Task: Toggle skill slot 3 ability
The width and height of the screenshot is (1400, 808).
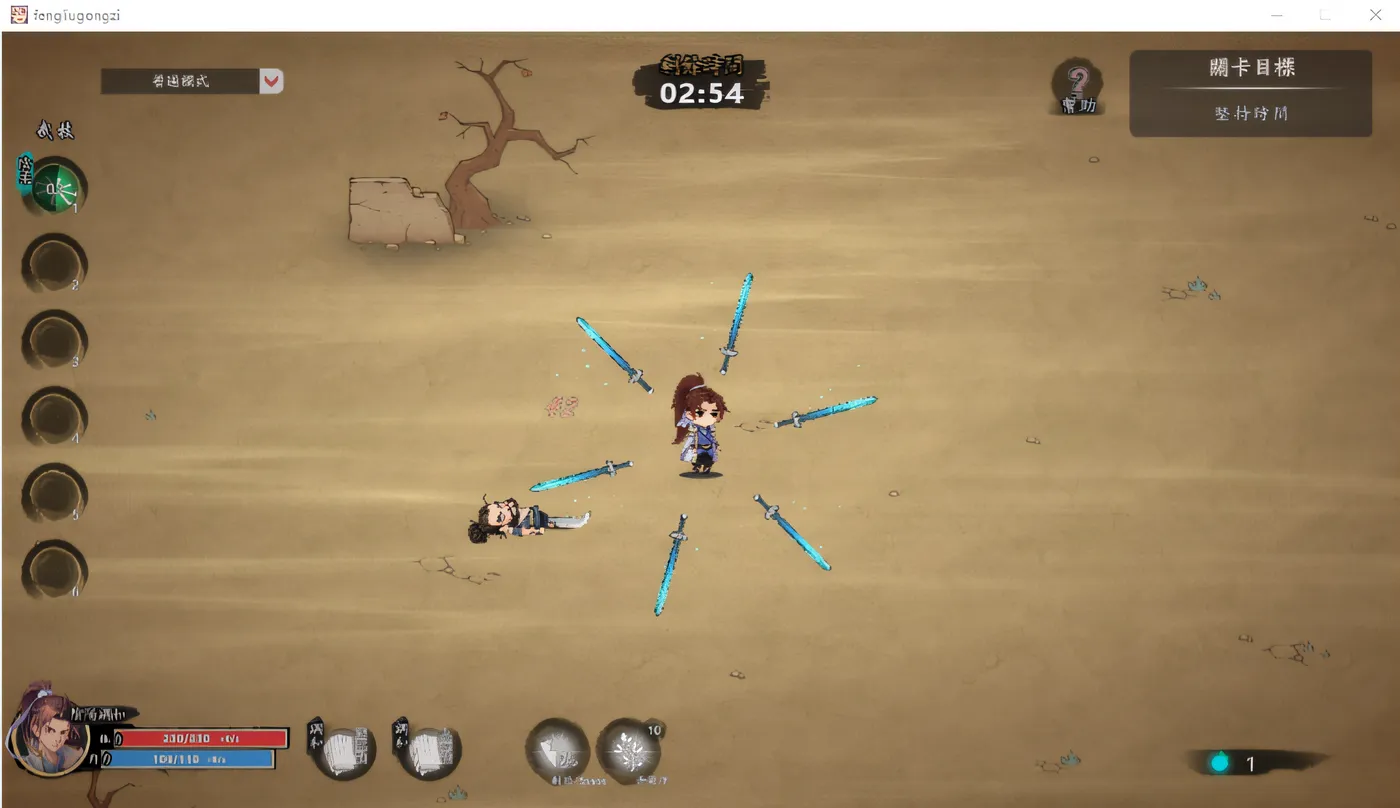Action: 53,341
